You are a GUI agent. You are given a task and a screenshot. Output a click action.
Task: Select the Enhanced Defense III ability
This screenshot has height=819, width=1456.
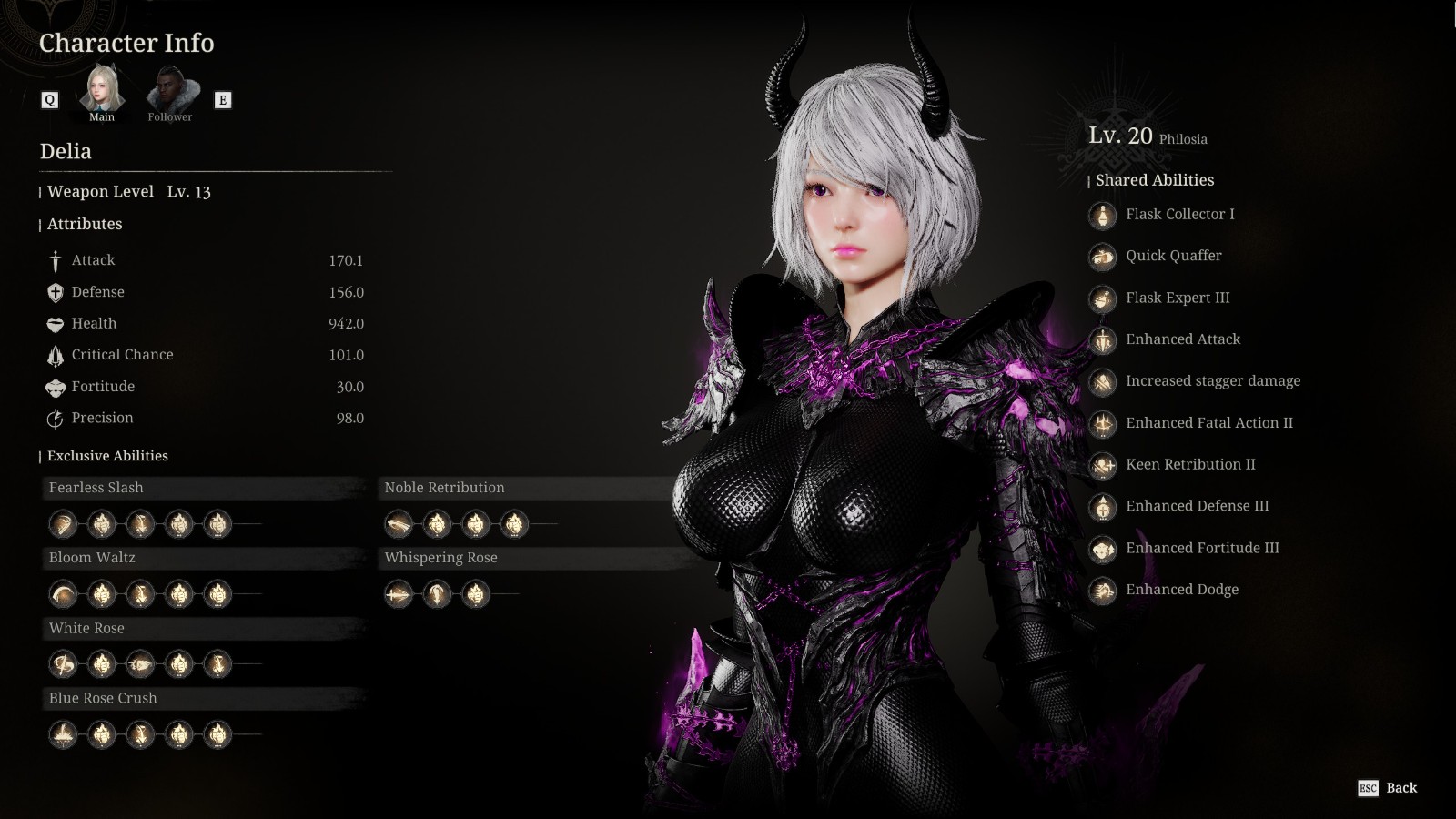[x=1197, y=507]
